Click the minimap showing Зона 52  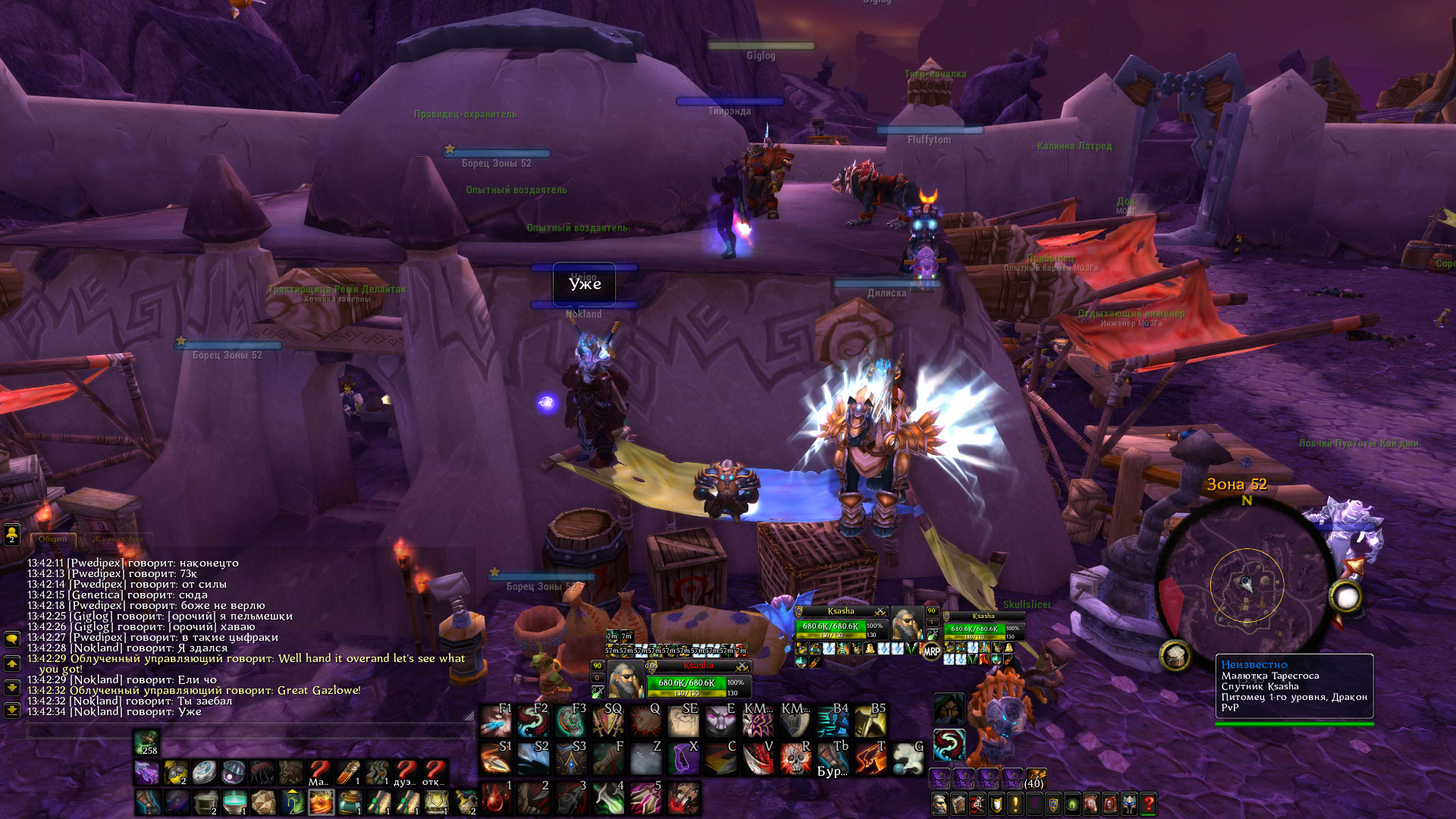click(1247, 584)
